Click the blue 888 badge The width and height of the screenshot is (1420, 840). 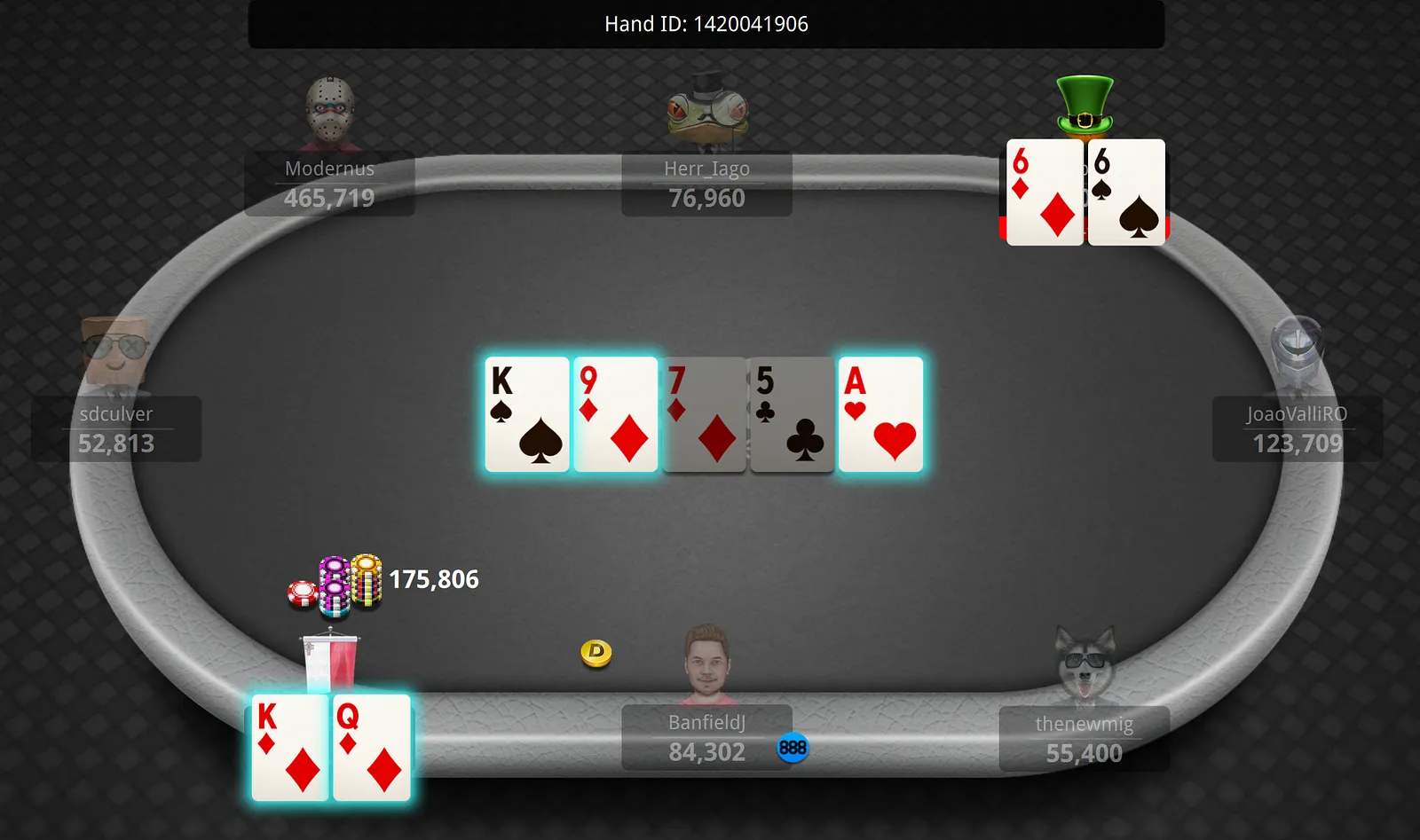pyautogui.click(x=793, y=748)
